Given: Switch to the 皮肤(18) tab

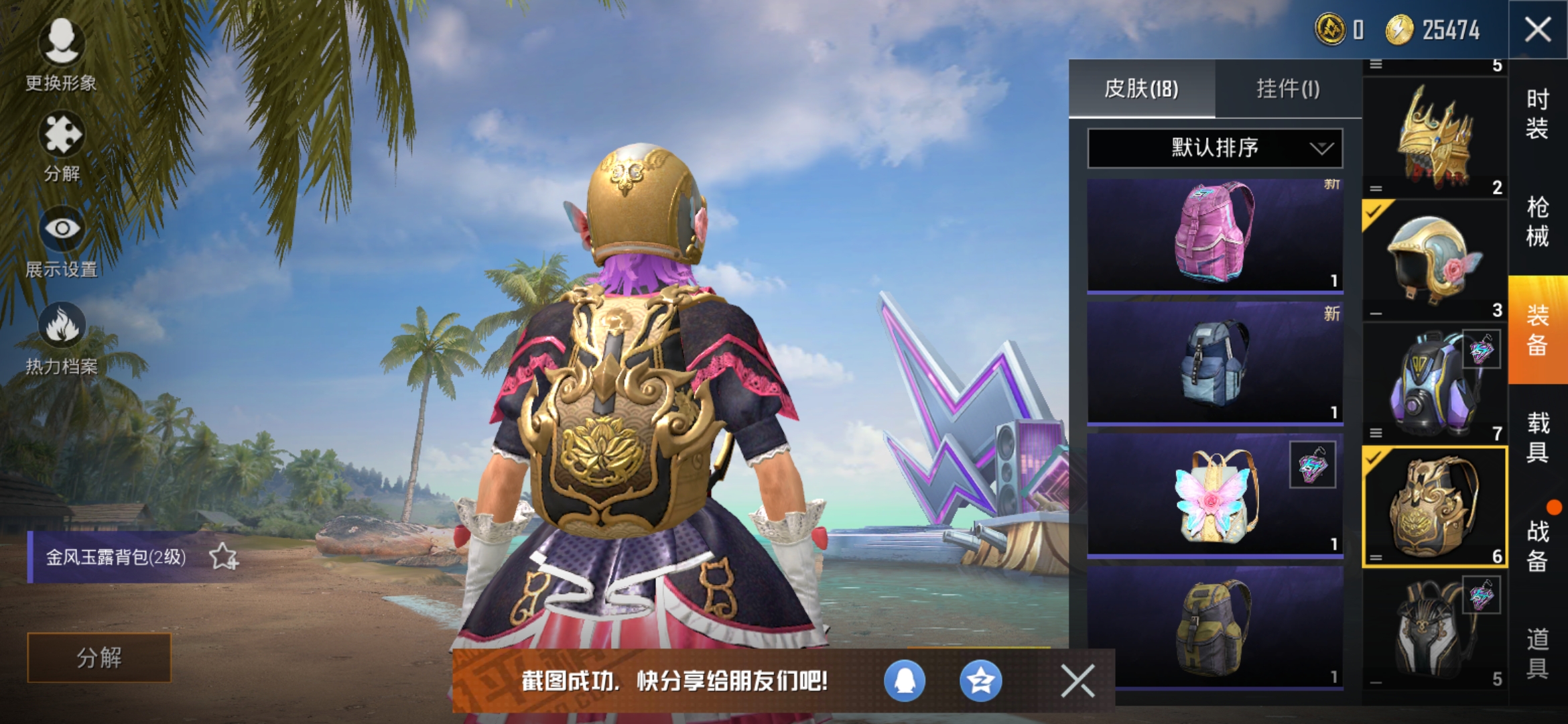Looking at the screenshot, I should pyautogui.click(x=1141, y=88).
